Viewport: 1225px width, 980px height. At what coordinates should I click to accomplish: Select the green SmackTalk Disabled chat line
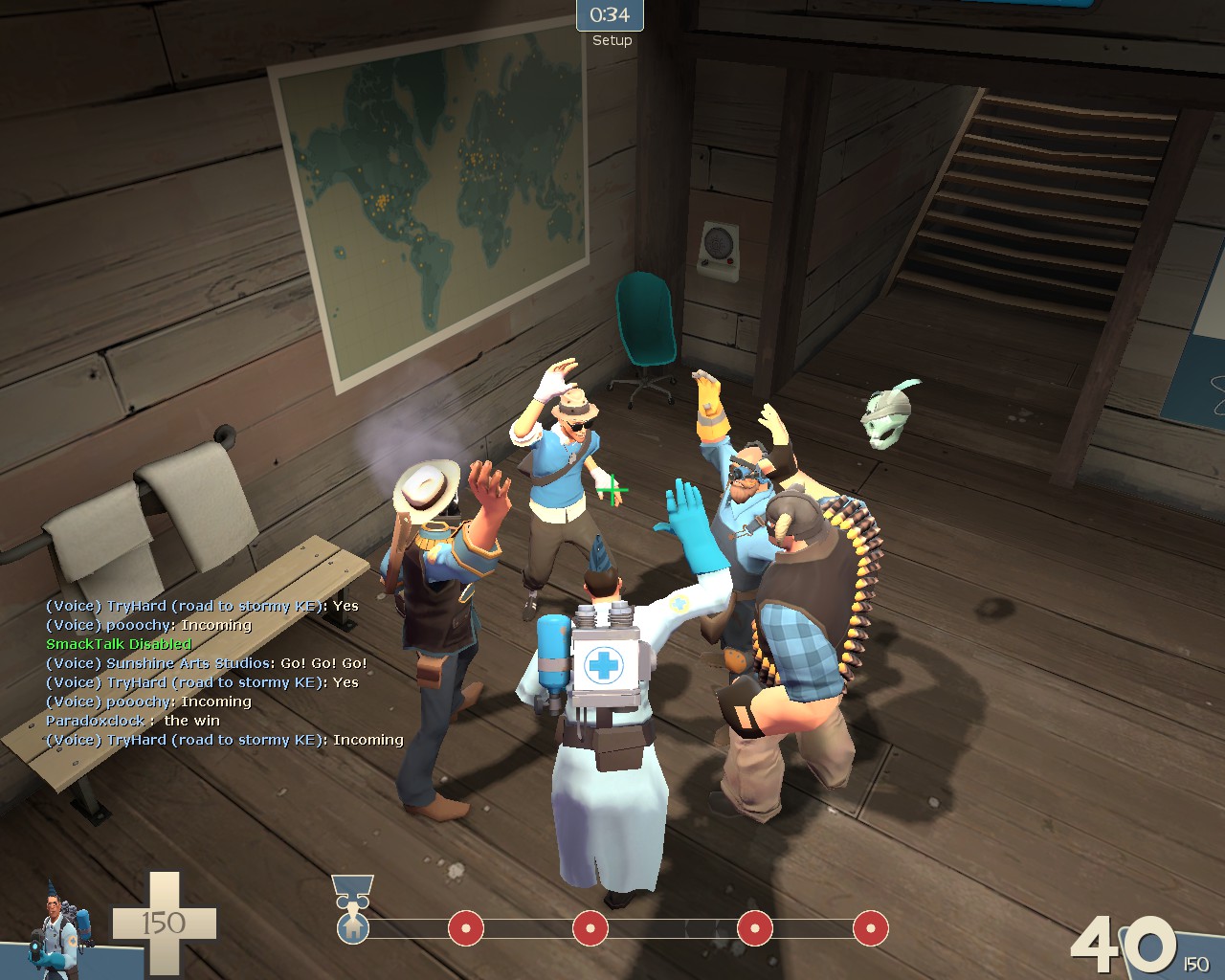(x=119, y=644)
